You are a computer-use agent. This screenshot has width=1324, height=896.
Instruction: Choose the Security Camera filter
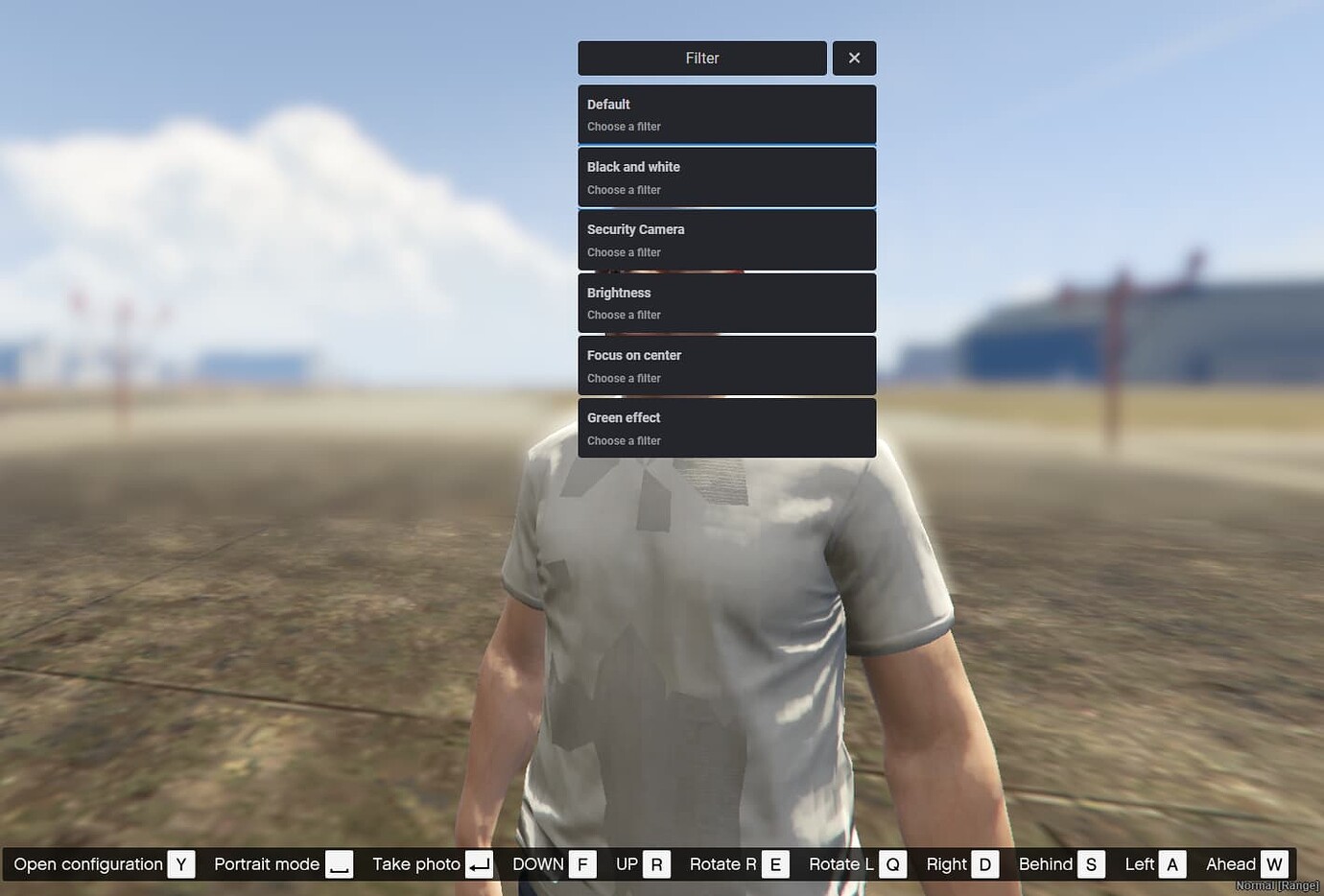(726, 239)
